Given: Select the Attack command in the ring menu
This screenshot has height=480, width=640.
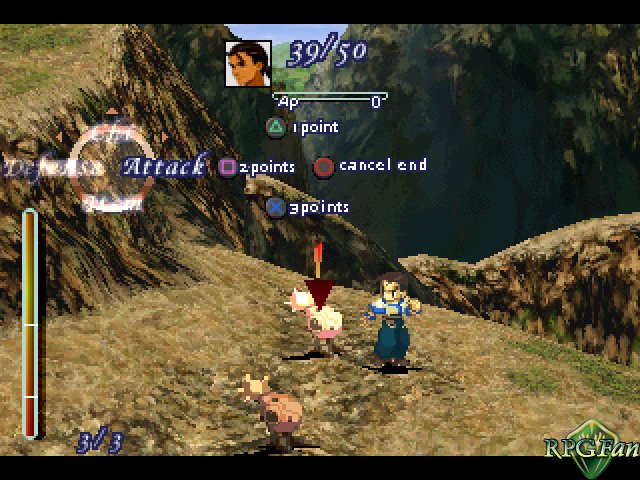Looking at the screenshot, I should click(164, 165).
